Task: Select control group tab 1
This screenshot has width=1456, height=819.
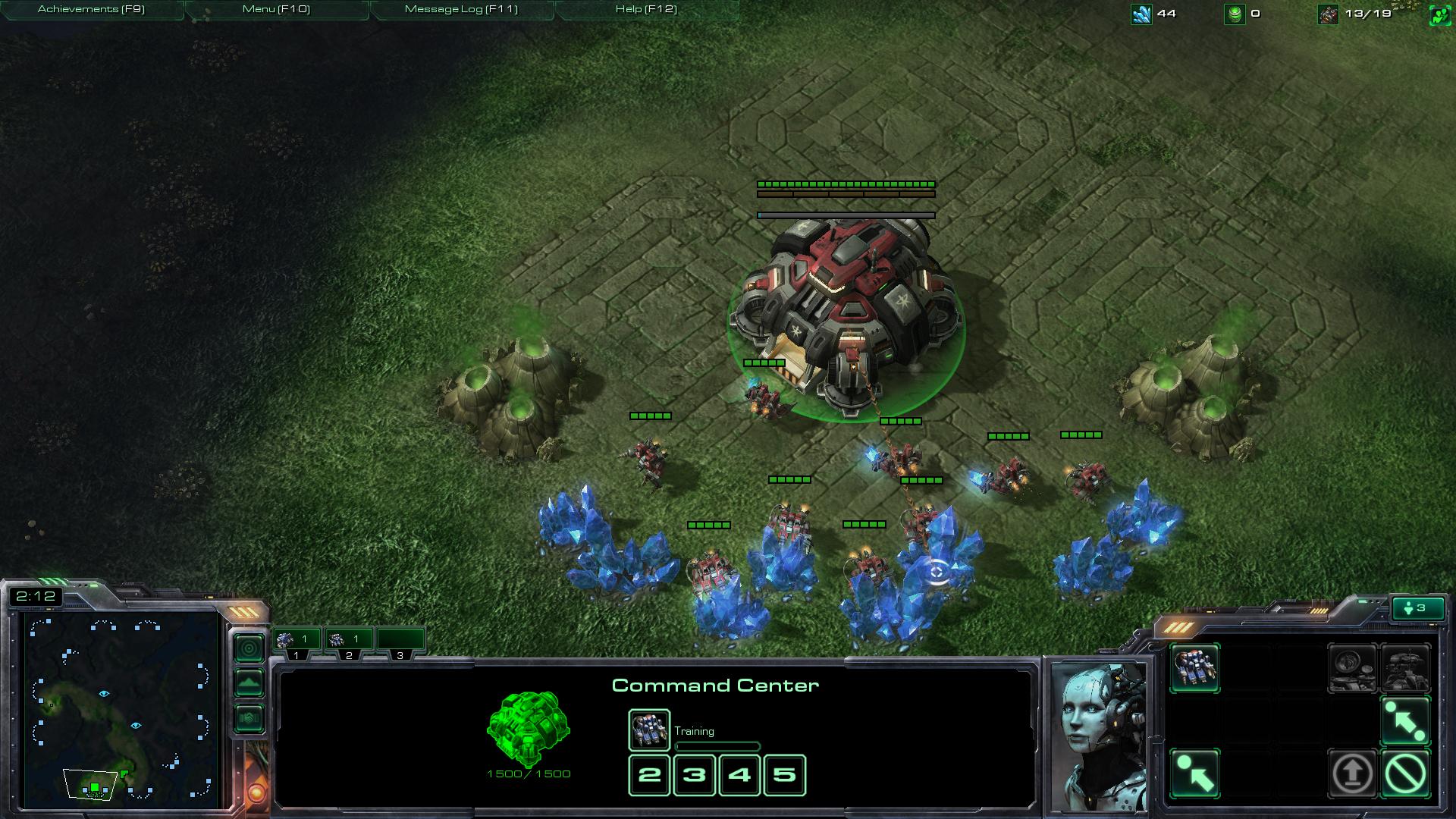Action: 296,639
